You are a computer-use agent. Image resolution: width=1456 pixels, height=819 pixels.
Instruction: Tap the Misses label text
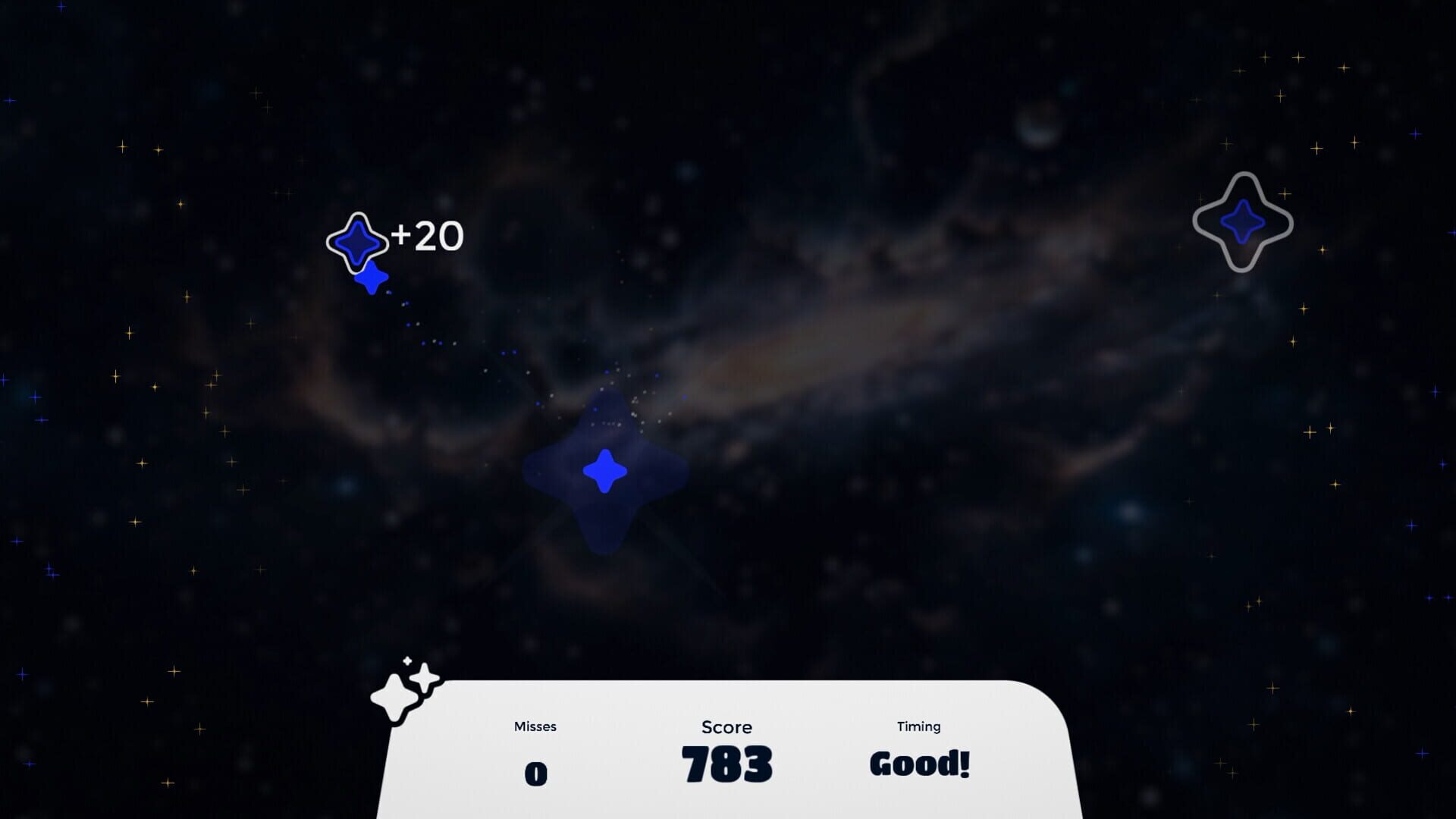coord(535,726)
